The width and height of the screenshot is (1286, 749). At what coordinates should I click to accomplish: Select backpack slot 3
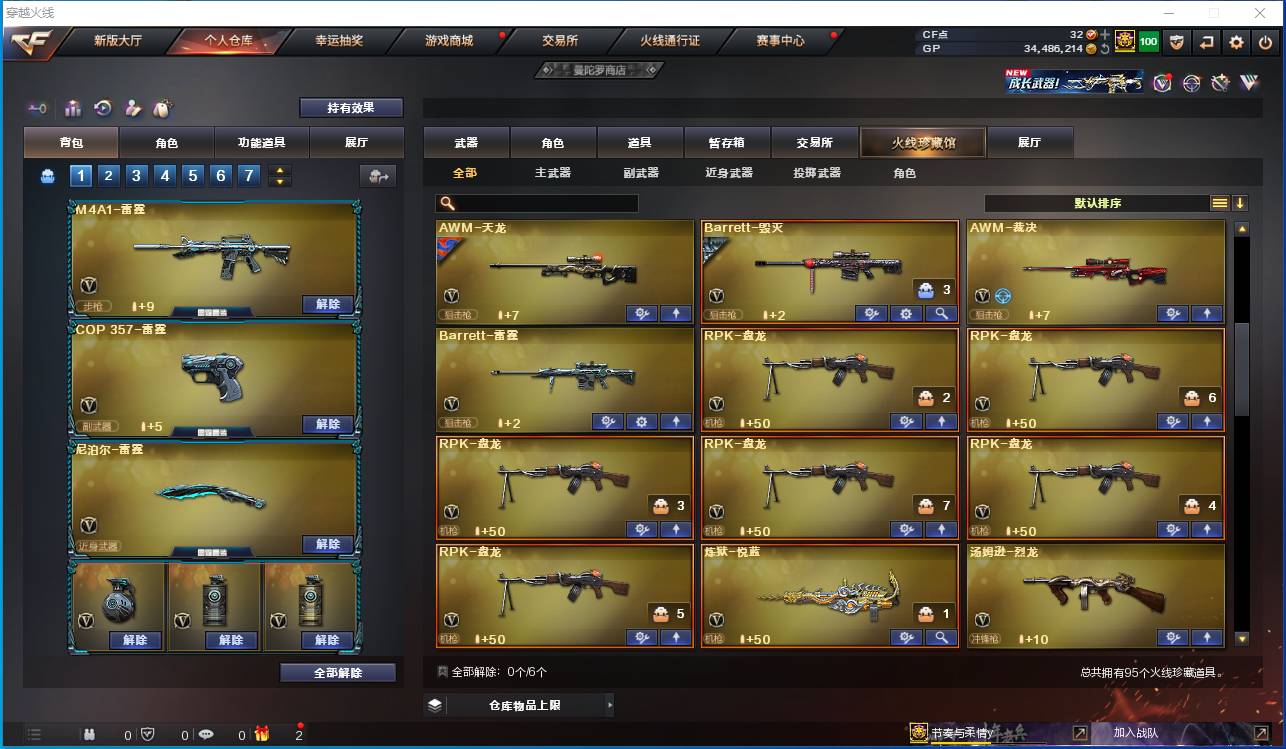pyautogui.click(x=136, y=174)
